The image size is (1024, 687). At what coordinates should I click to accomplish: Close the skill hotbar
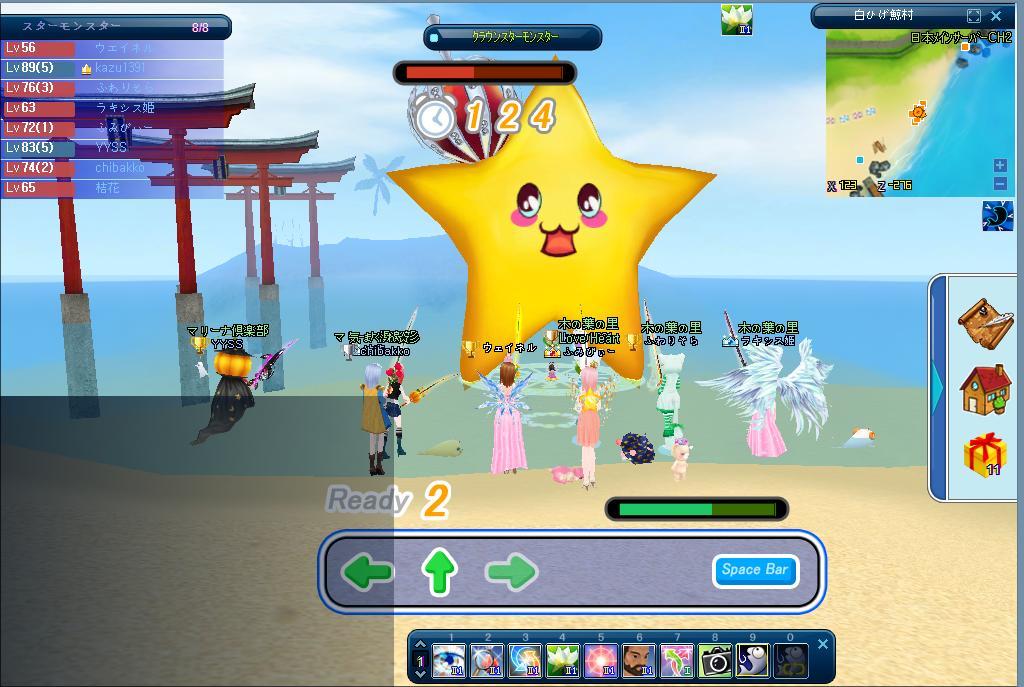click(823, 644)
